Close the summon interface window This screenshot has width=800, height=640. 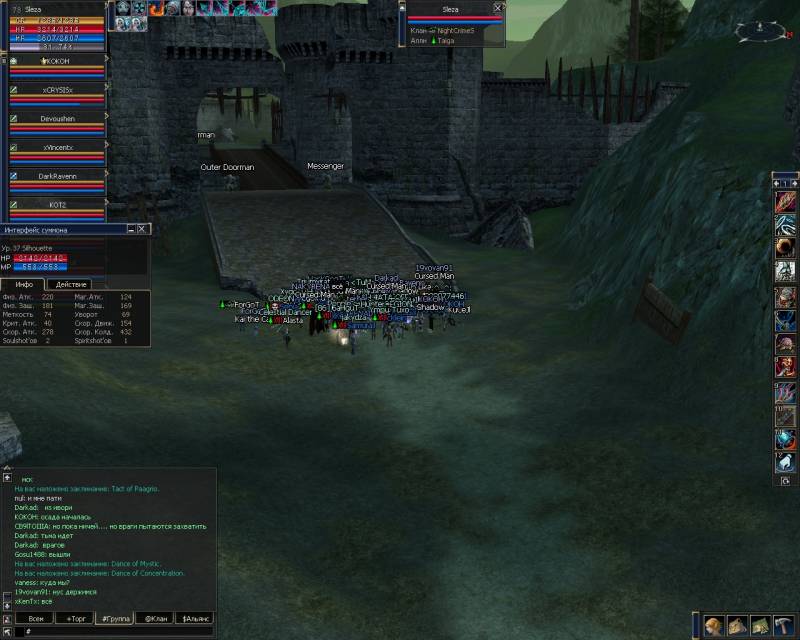(x=142, y=229)
